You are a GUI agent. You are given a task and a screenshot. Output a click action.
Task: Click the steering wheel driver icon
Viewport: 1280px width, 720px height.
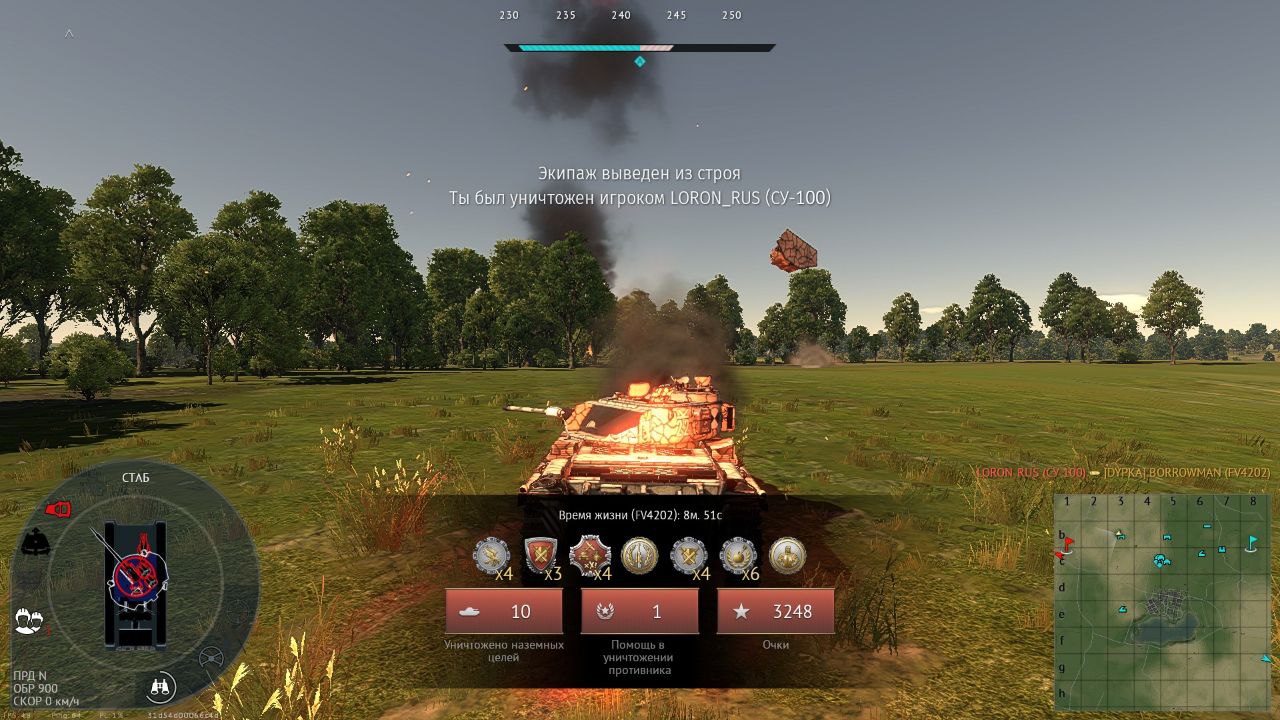click(211, 658)
